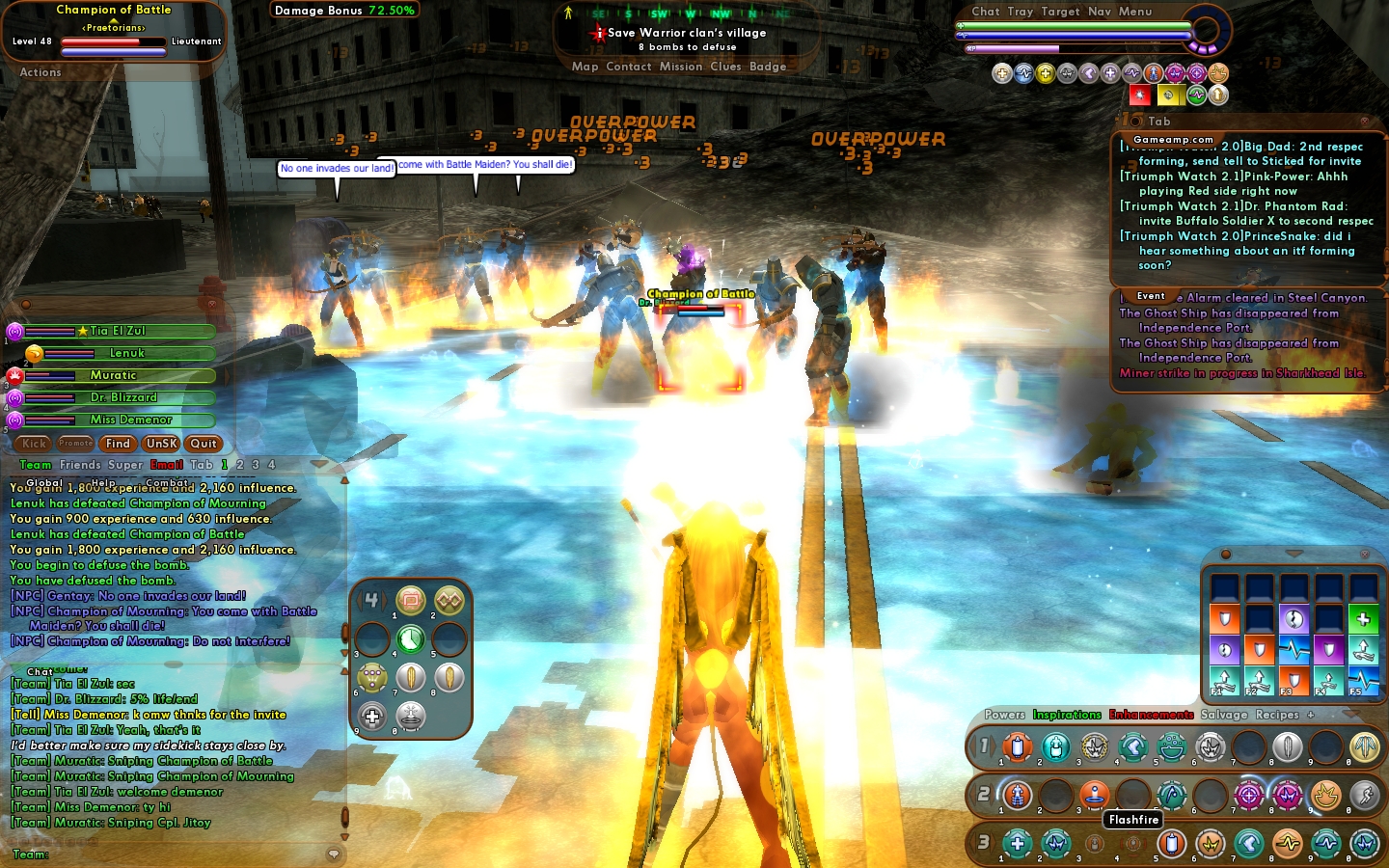Image resolution: width=1389 pixels, height=868 pixels.
Task: Click the UnSK button
Action: point(161,444)
